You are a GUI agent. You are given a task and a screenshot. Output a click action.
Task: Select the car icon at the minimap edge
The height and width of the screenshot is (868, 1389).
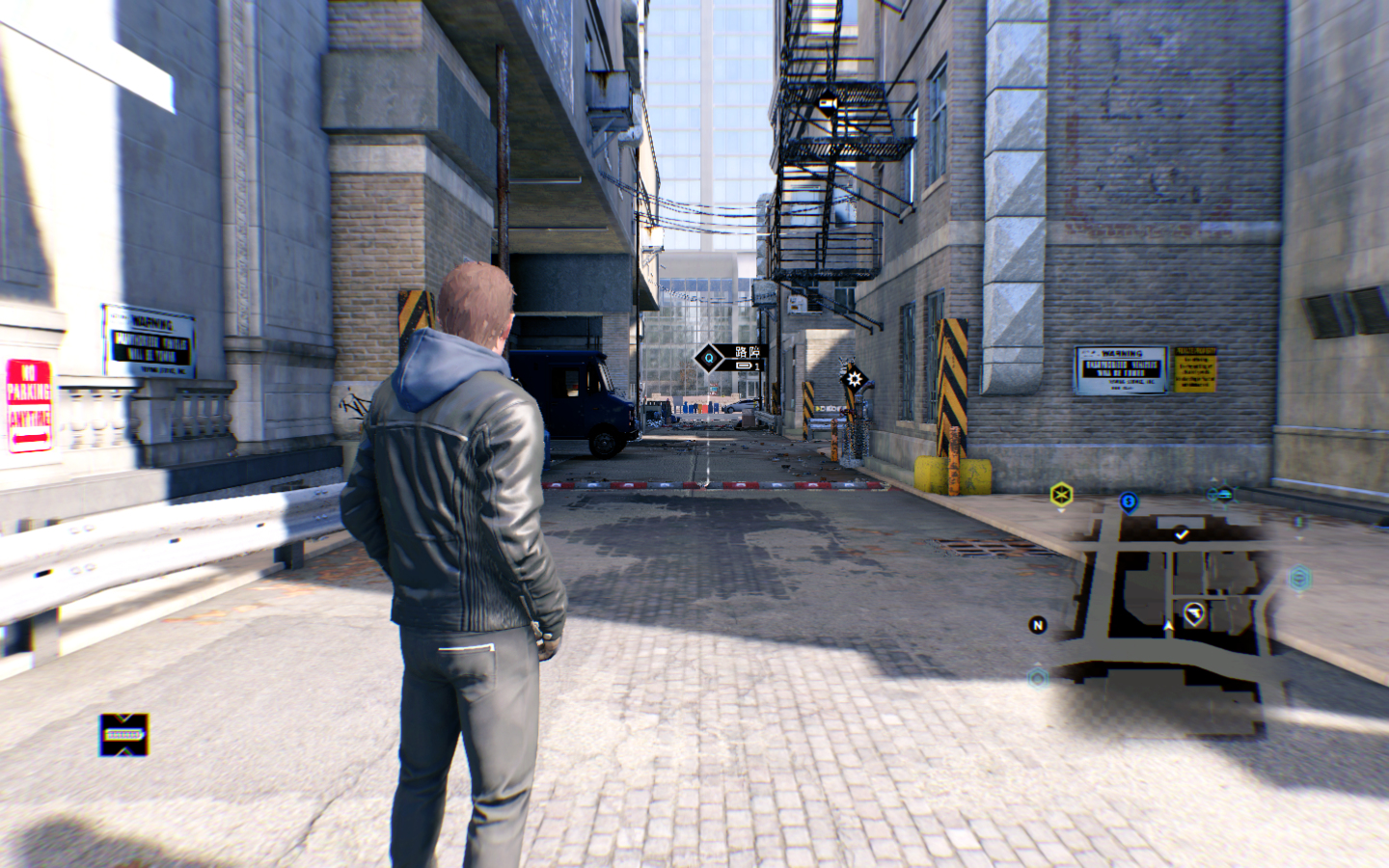1224,495
